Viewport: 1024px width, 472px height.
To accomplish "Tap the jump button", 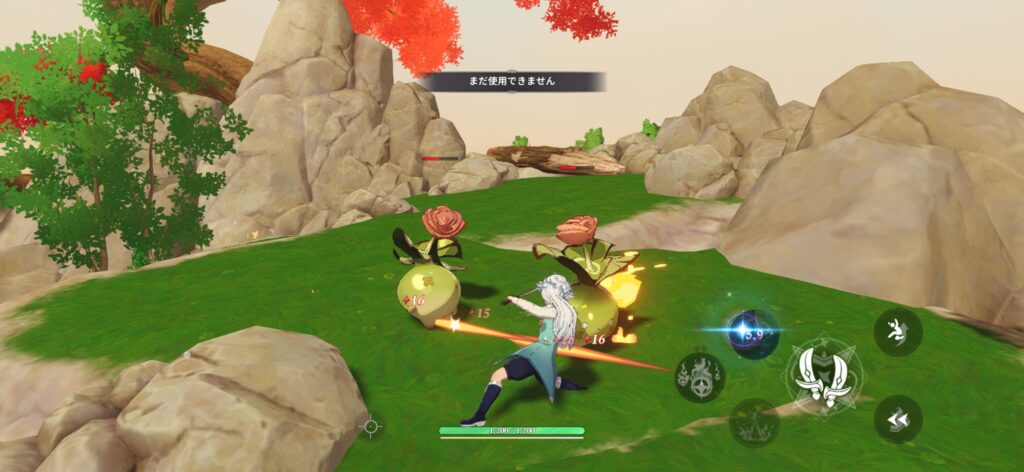I will pos(897,332).
